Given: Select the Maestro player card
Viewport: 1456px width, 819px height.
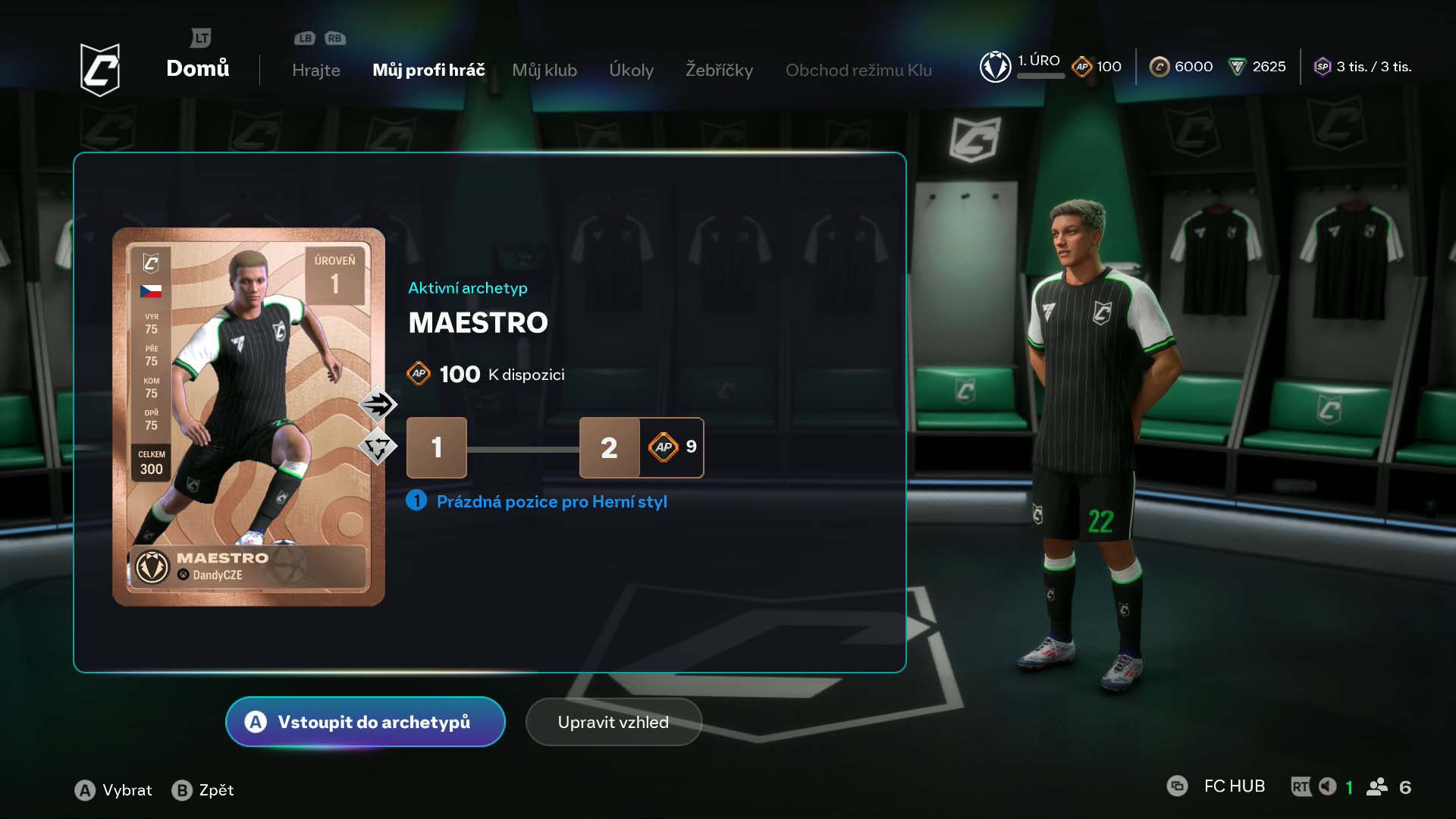Looking at the screenshot, I should (249, 417).
